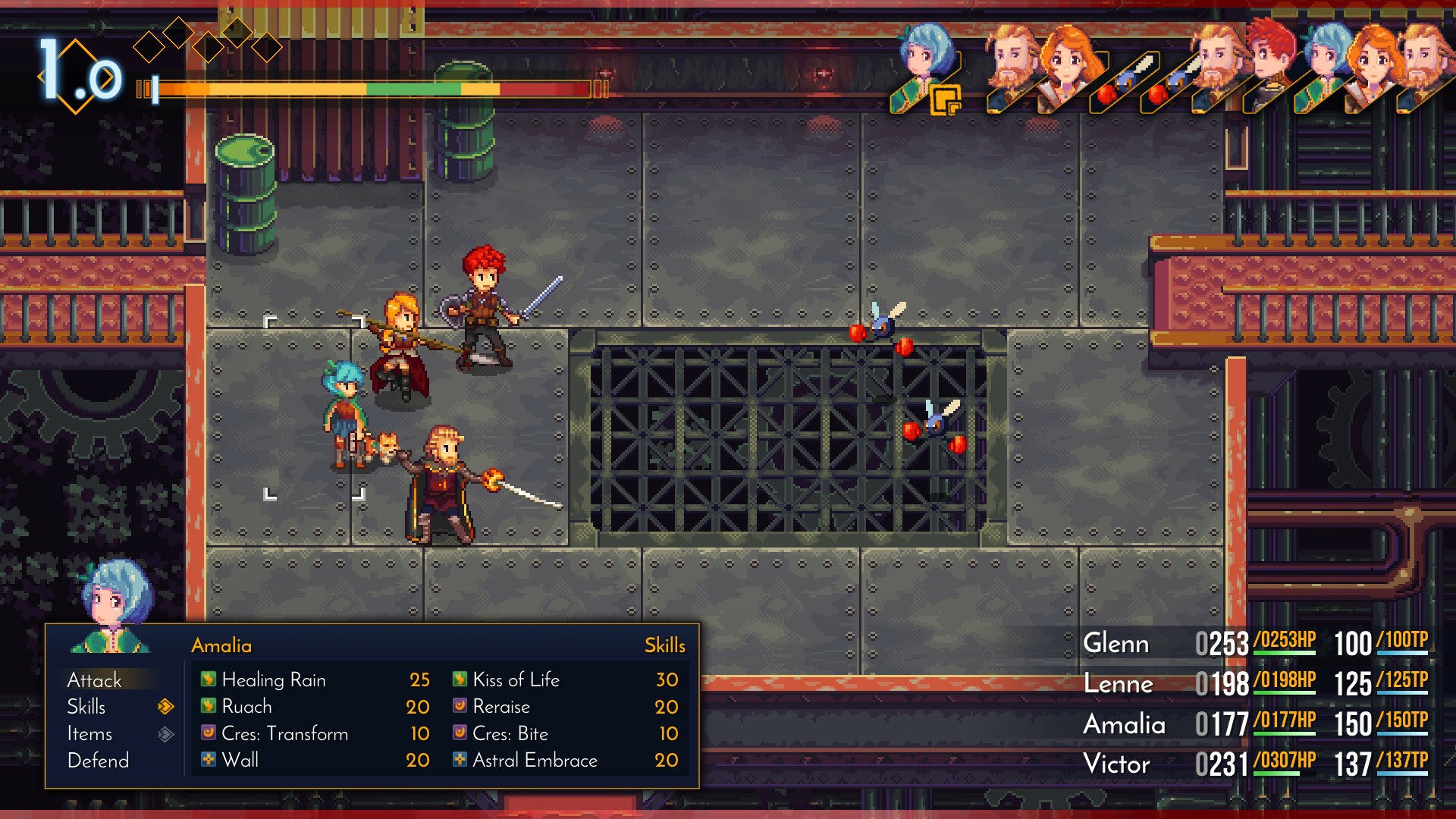Enable the Defend command
The width and height of the screenshot is (1456, 819).
pyautogui.click(x=97, y=760)
